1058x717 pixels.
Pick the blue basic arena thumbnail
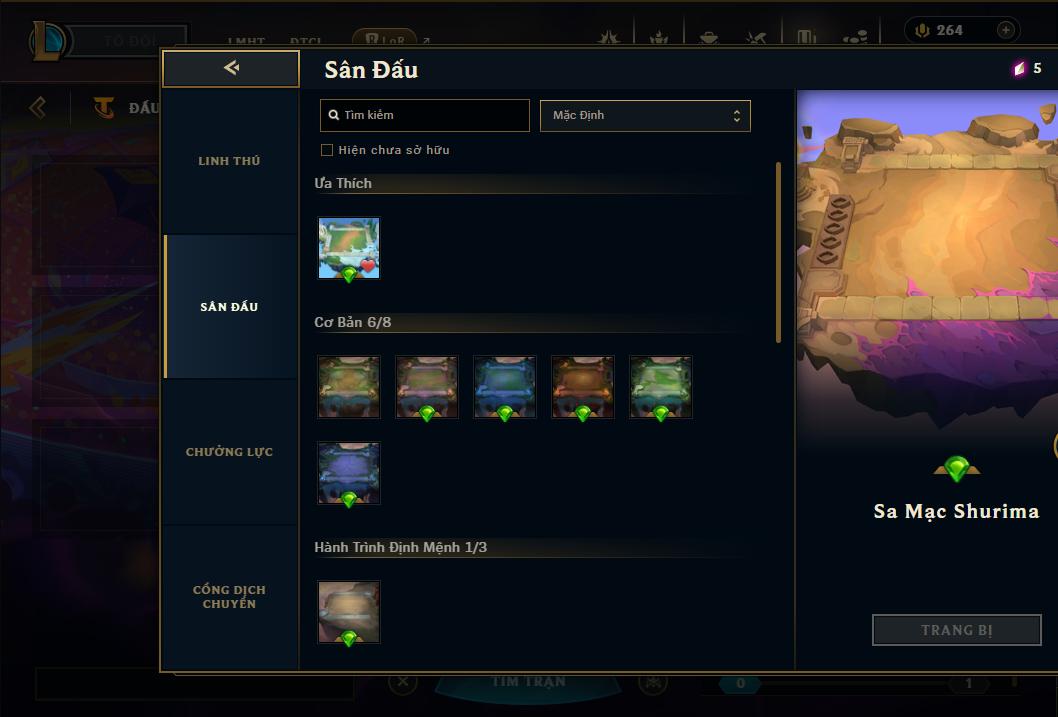[x=505, y=386]
